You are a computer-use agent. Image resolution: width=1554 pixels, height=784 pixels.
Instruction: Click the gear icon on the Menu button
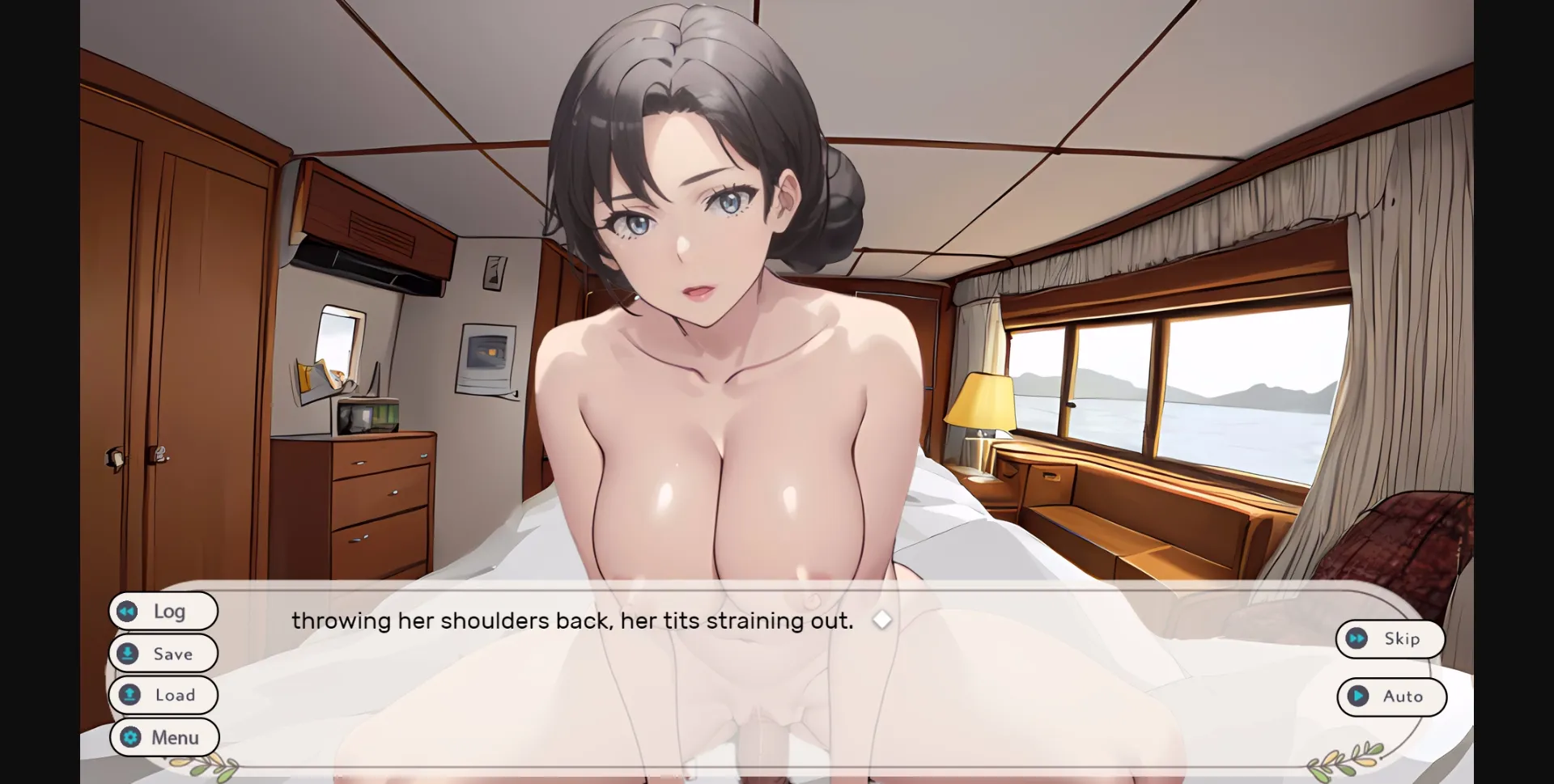[x=128, y=737]
